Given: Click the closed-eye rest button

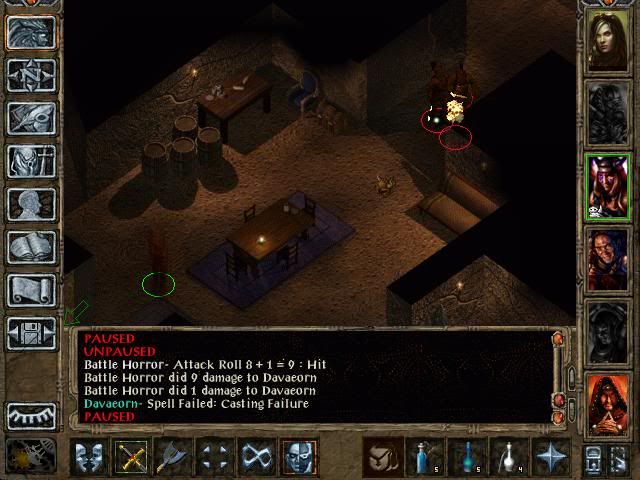Looking at the screenshot, I should point(31,415).
